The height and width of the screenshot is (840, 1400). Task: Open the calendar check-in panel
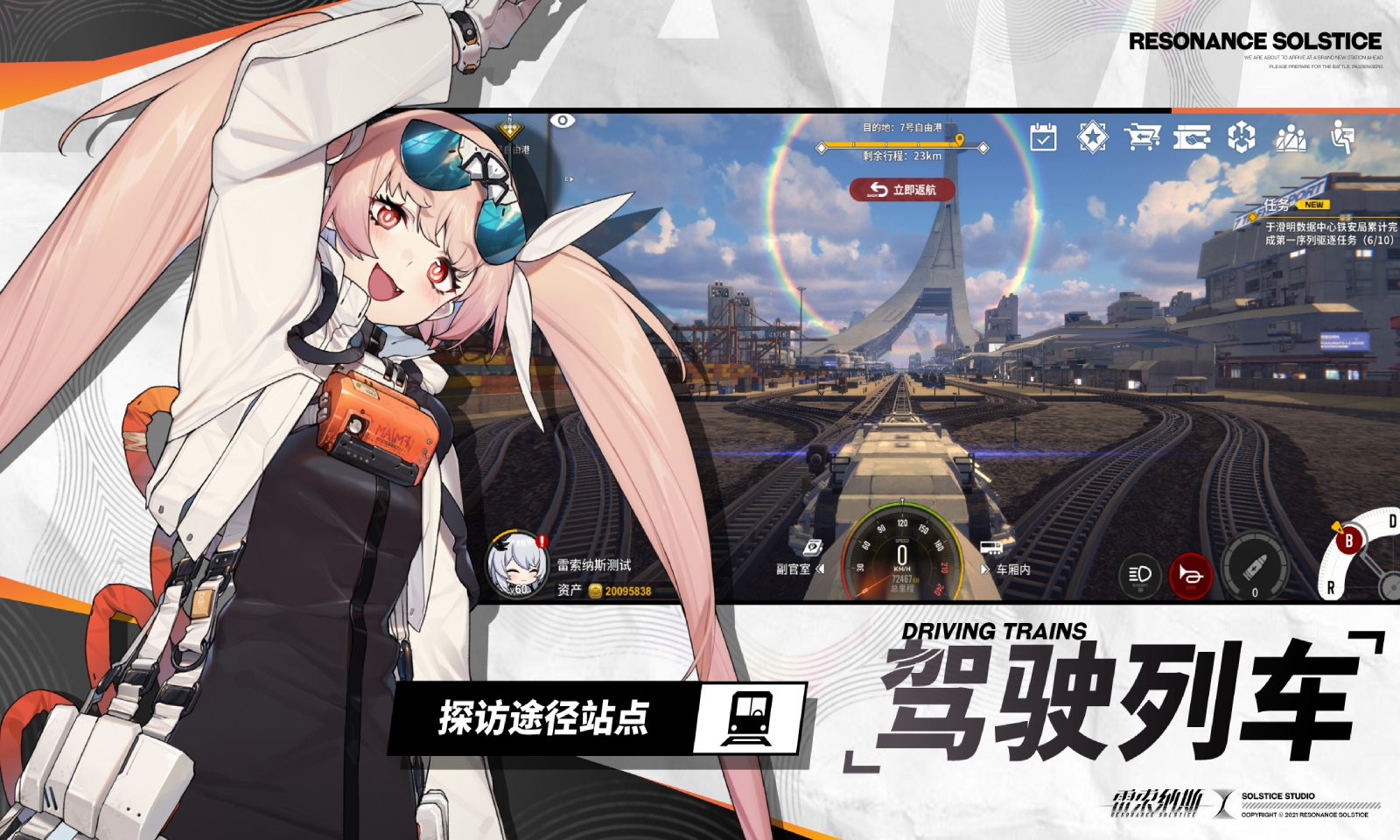(x=1041, y=136)
